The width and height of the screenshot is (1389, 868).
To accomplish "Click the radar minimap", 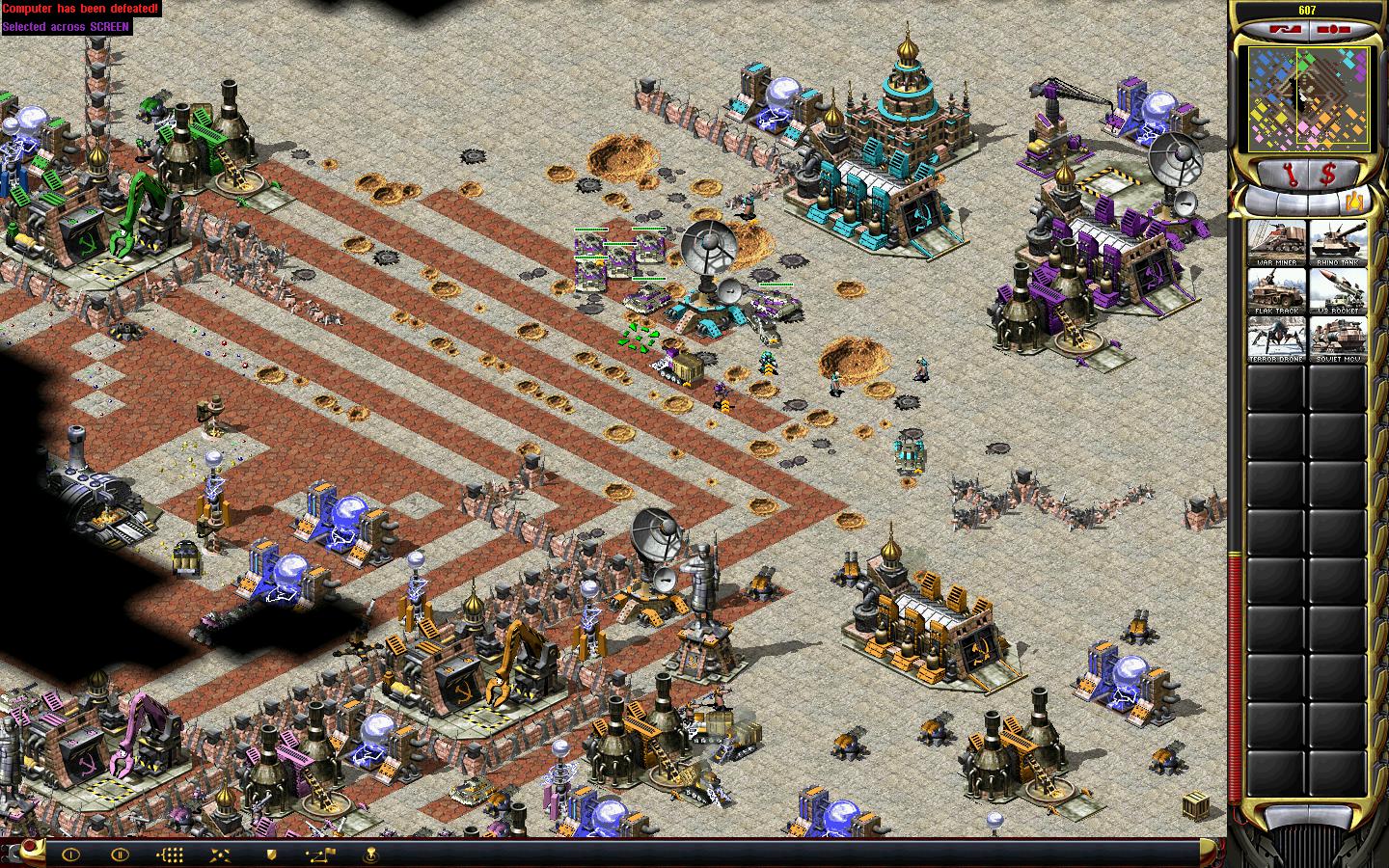I will (x=1307, y=99).
